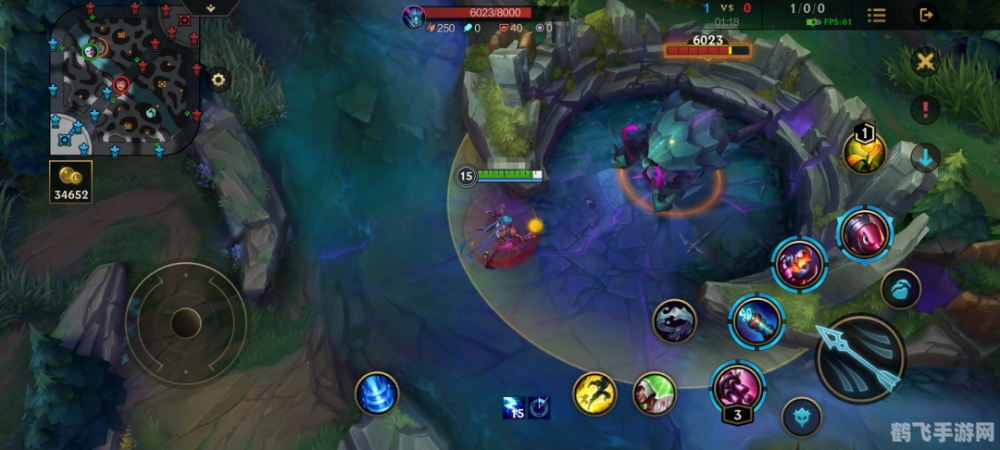The image size is (1000, 450).
Task: Tap the turret-targeting button below the attack
Action: click(x=801, y=417)
